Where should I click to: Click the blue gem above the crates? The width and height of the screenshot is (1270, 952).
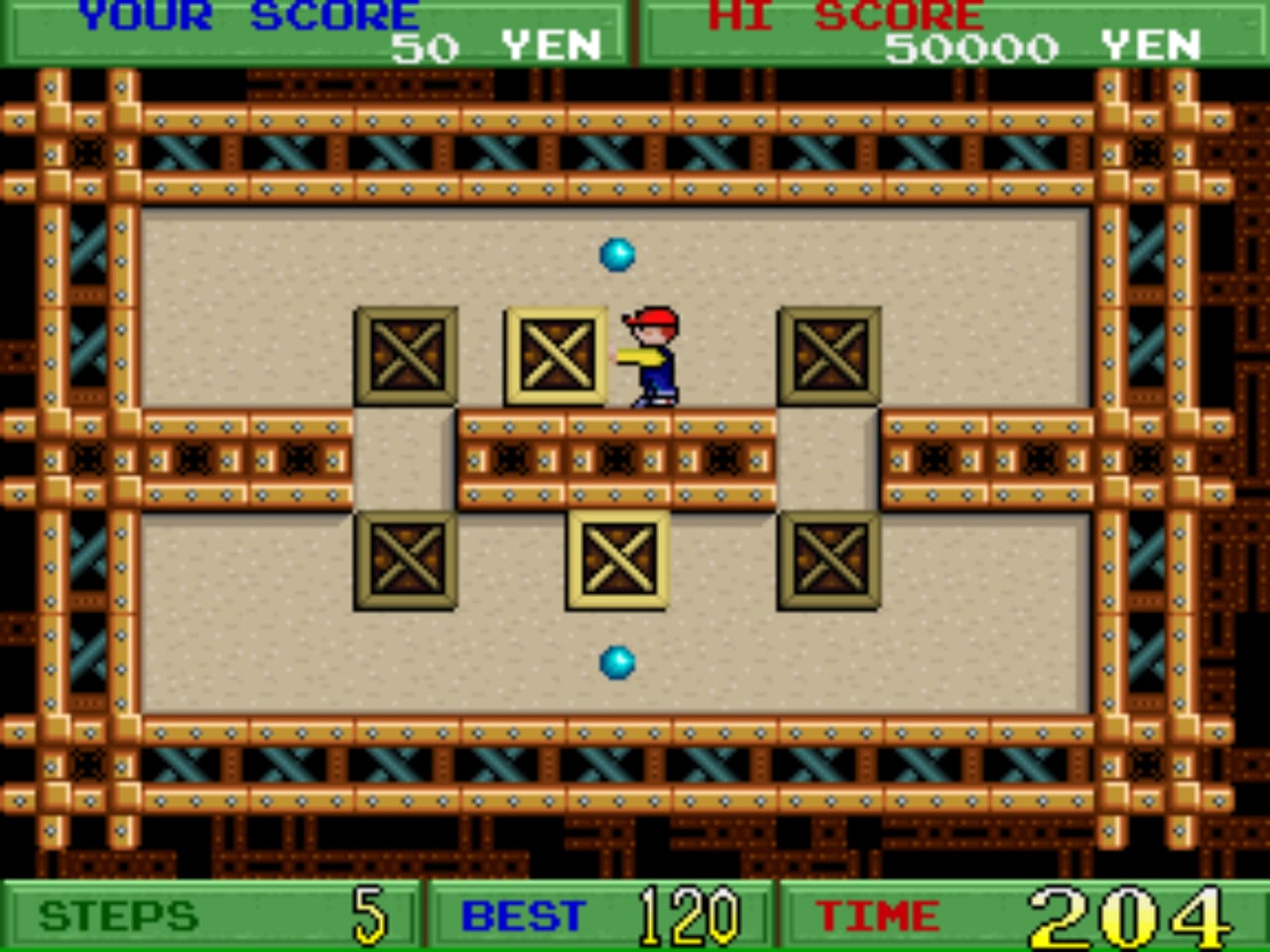pos(615,255)
